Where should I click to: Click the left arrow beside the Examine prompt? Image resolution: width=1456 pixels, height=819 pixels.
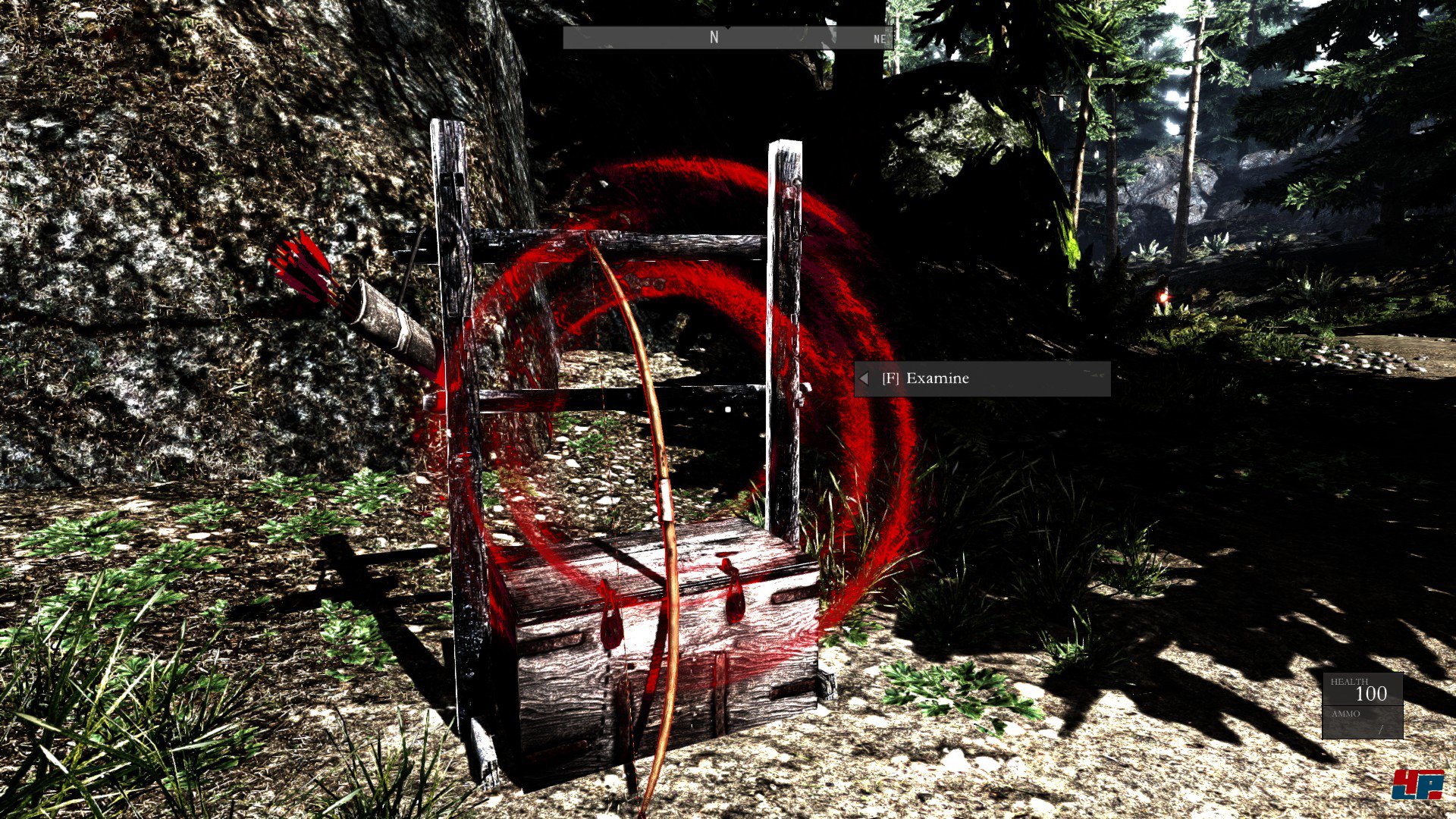(864, 377)
